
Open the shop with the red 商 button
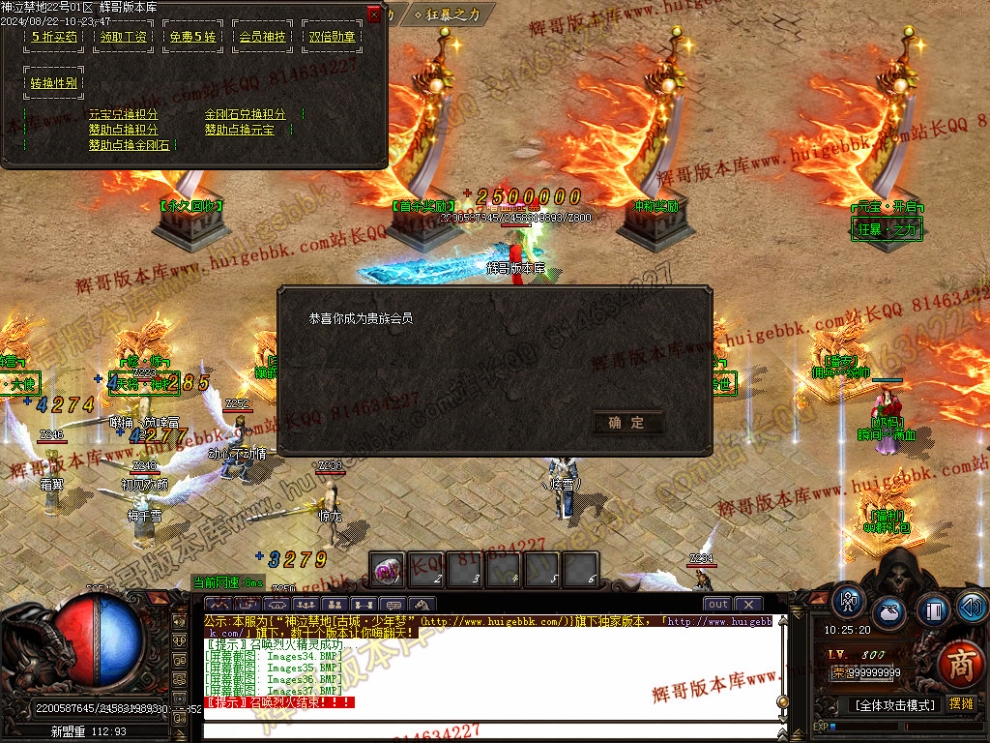[961, 664]
